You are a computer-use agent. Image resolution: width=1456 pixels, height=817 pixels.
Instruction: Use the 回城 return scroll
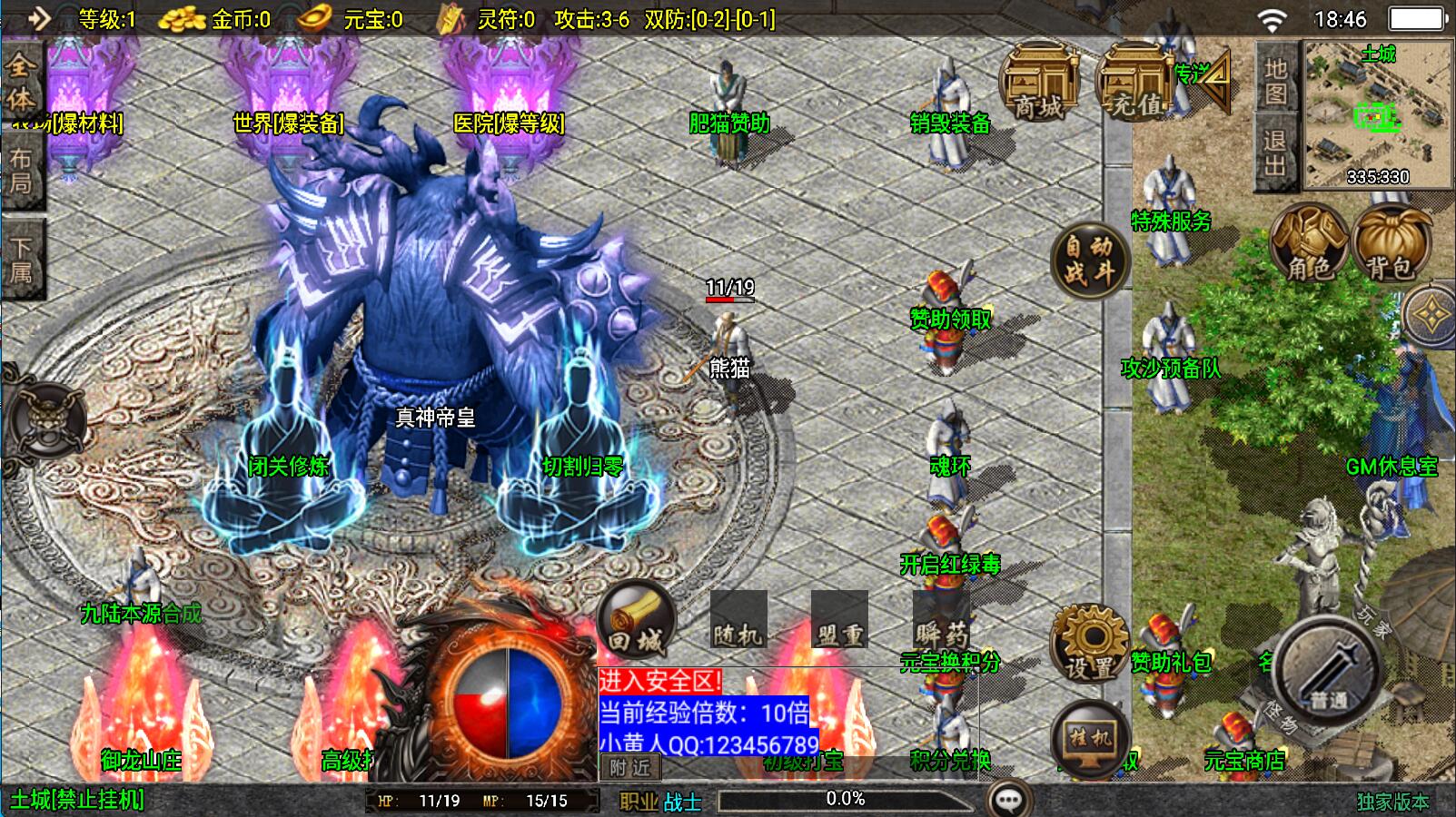pyautogui.click(x=636, y=622)
